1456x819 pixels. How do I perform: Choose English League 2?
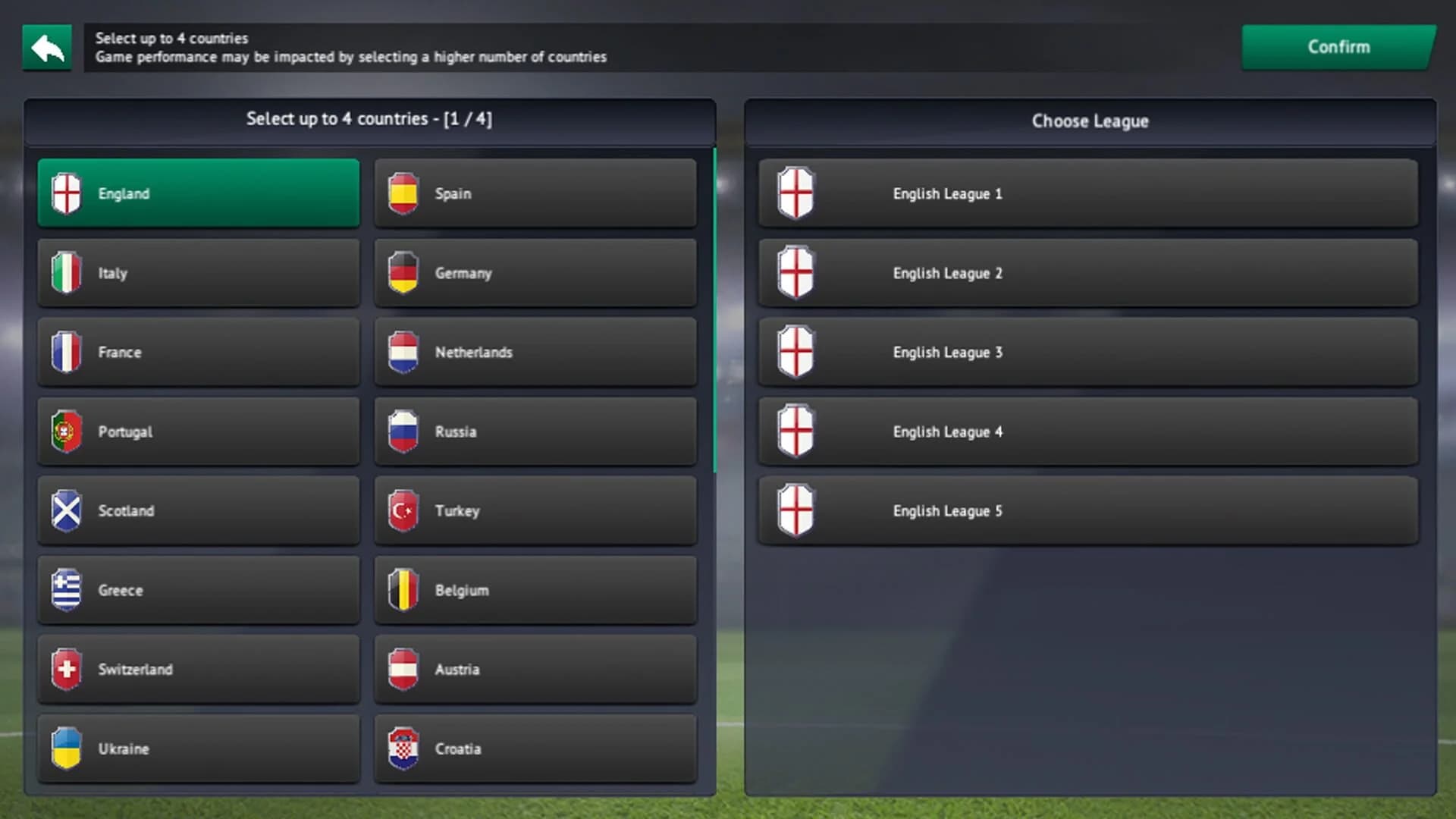pyautogui.click(x=1087, y=273)
